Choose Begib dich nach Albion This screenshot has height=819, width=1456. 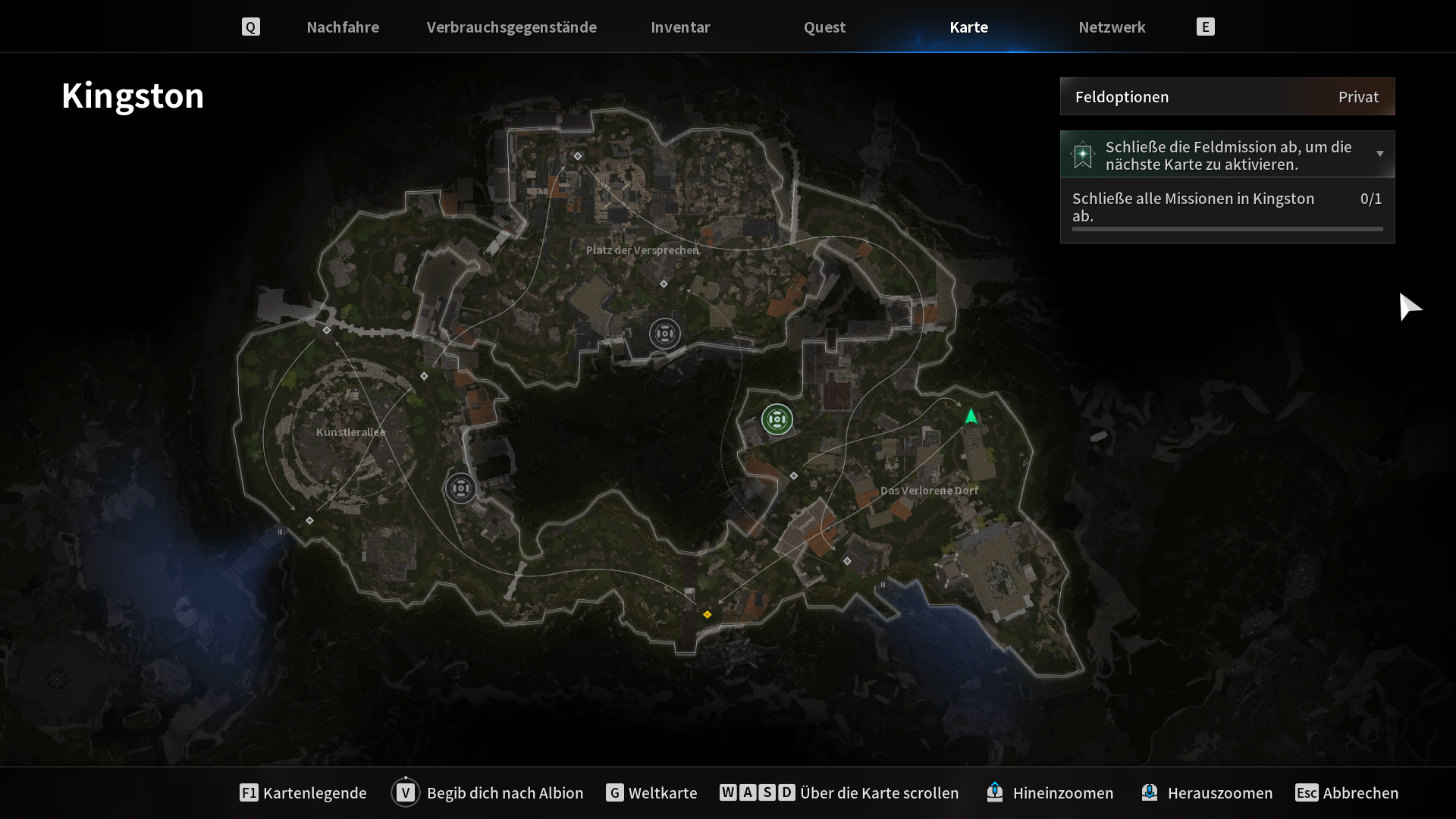pos(488,792)
